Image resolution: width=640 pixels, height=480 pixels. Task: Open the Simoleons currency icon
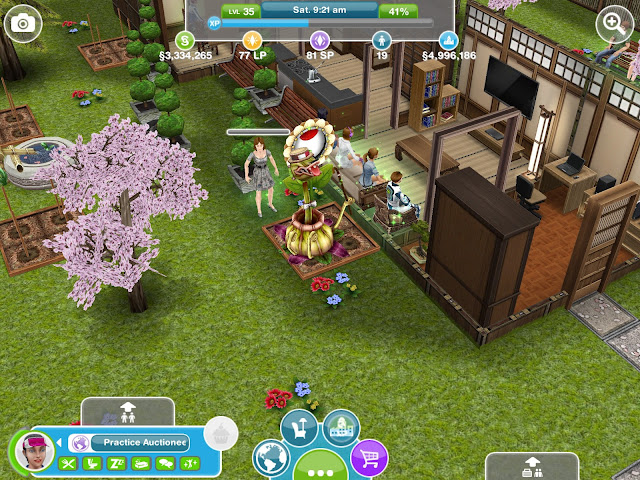(x=185, y=40)
